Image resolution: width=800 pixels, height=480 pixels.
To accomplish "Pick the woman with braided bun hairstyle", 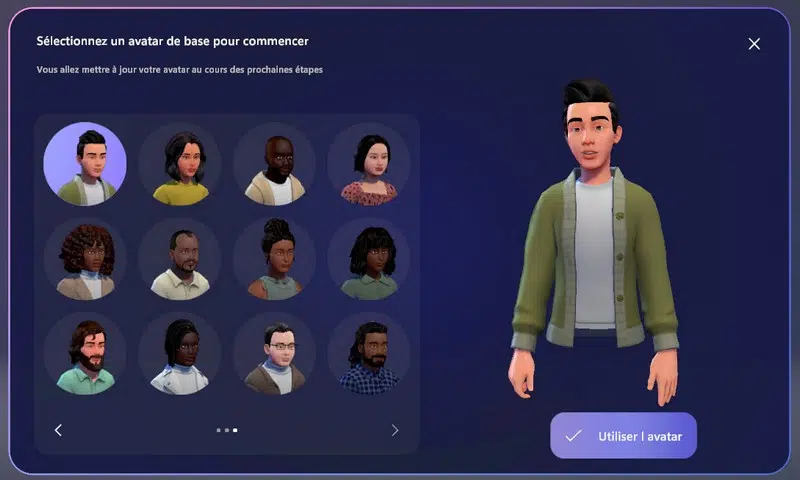I will click(275, 259).
